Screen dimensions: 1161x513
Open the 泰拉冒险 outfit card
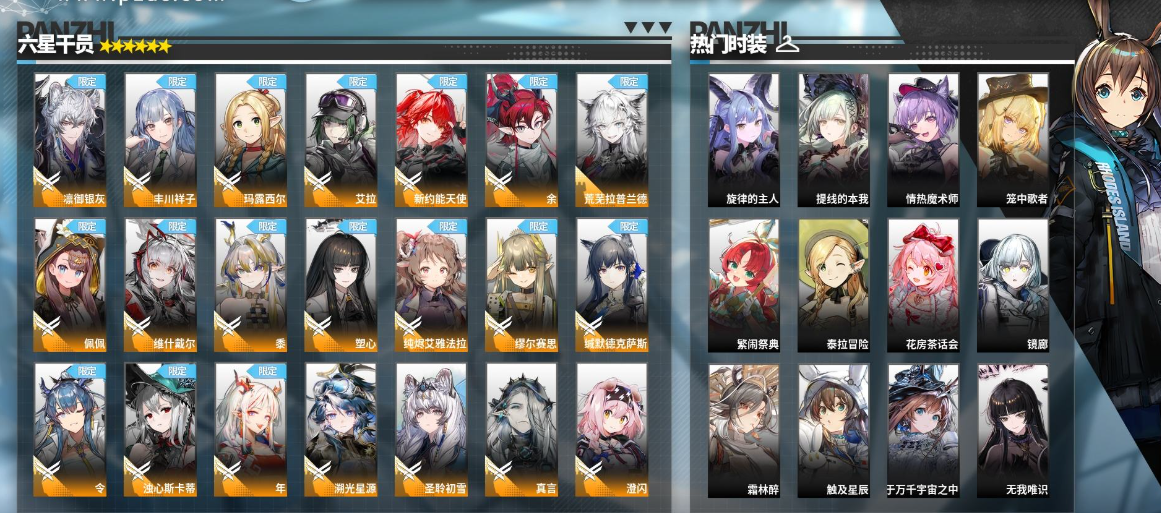tap(833, 285)
